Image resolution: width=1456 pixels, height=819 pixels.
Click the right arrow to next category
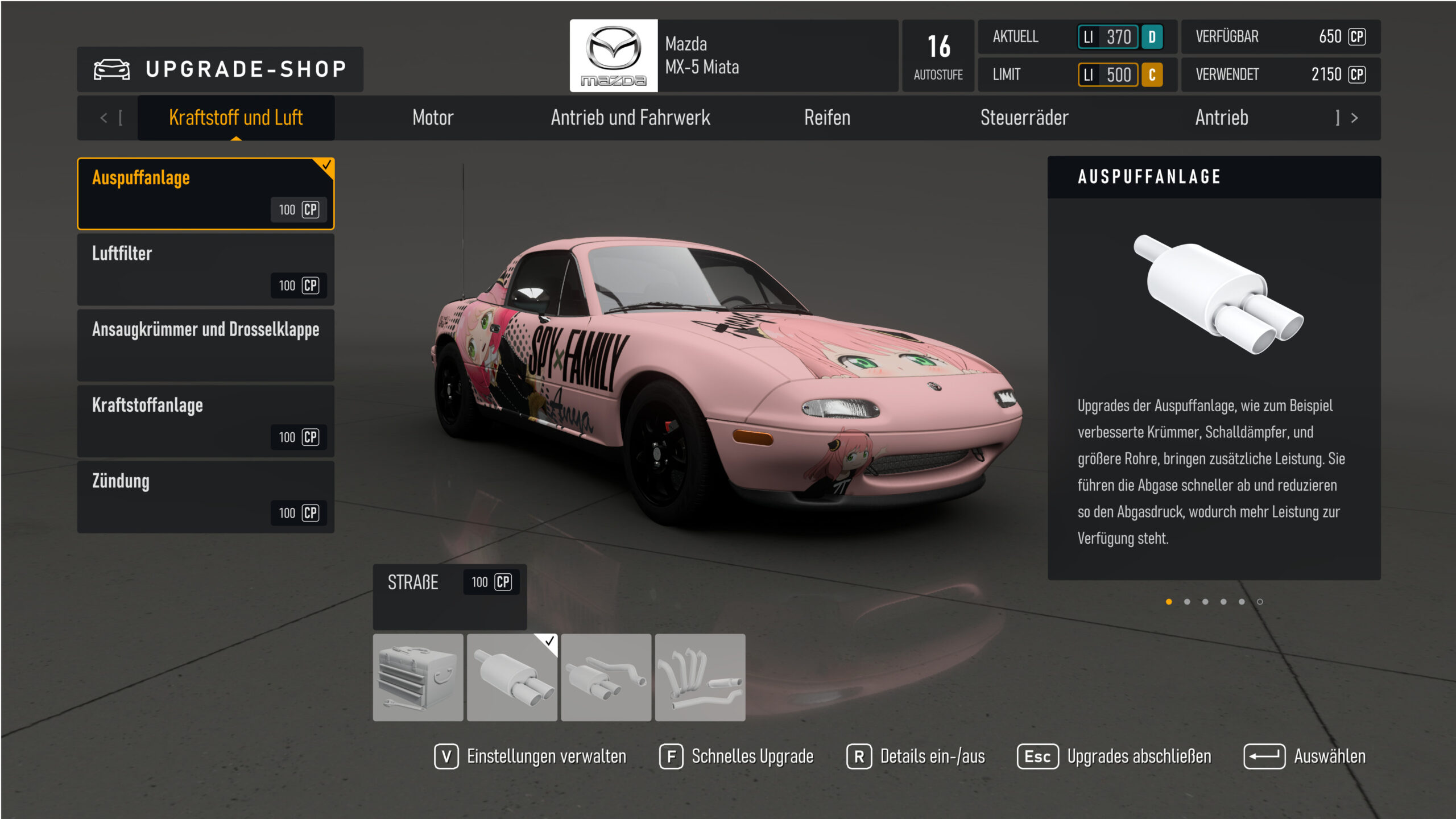(1354, 118)
